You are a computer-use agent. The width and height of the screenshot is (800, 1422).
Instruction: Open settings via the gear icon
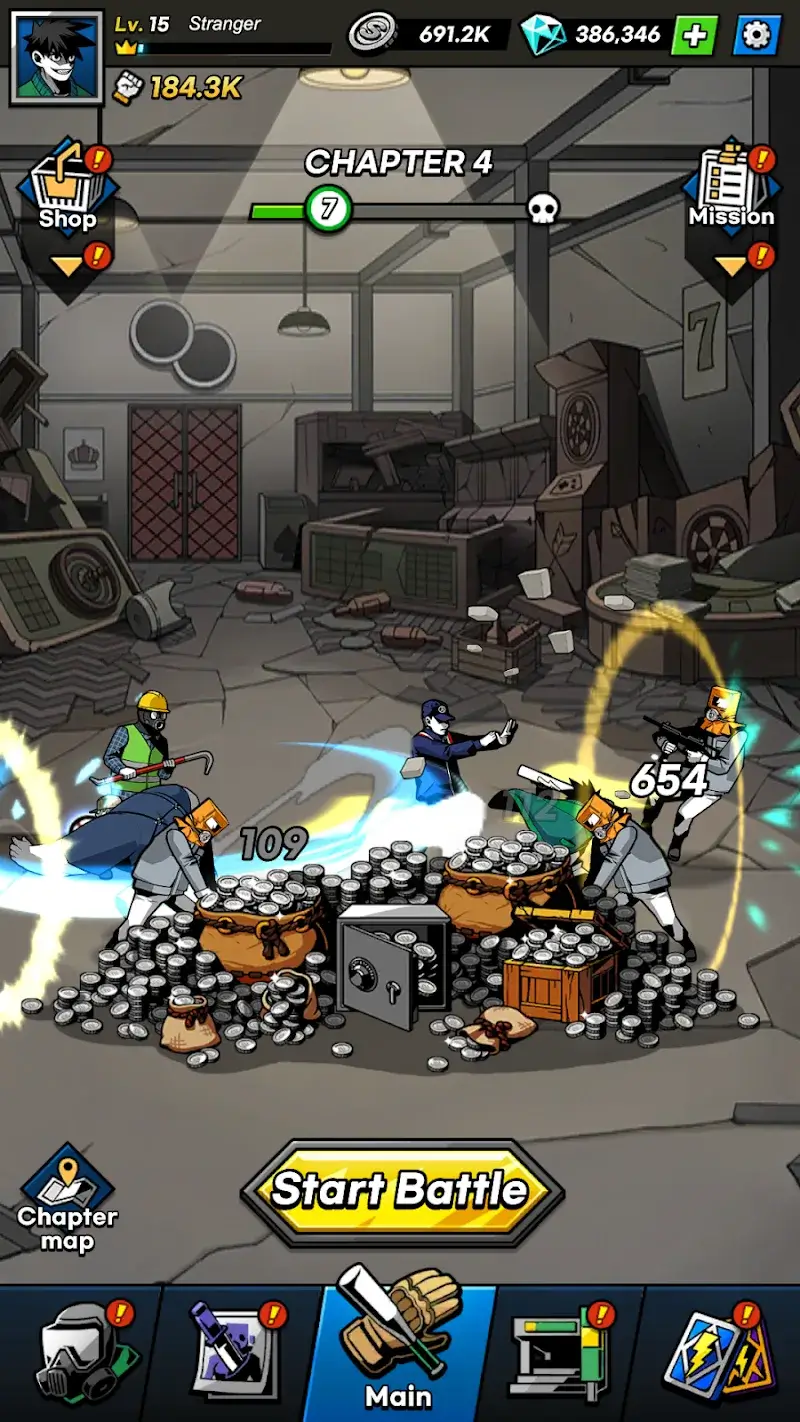[757, 36]
